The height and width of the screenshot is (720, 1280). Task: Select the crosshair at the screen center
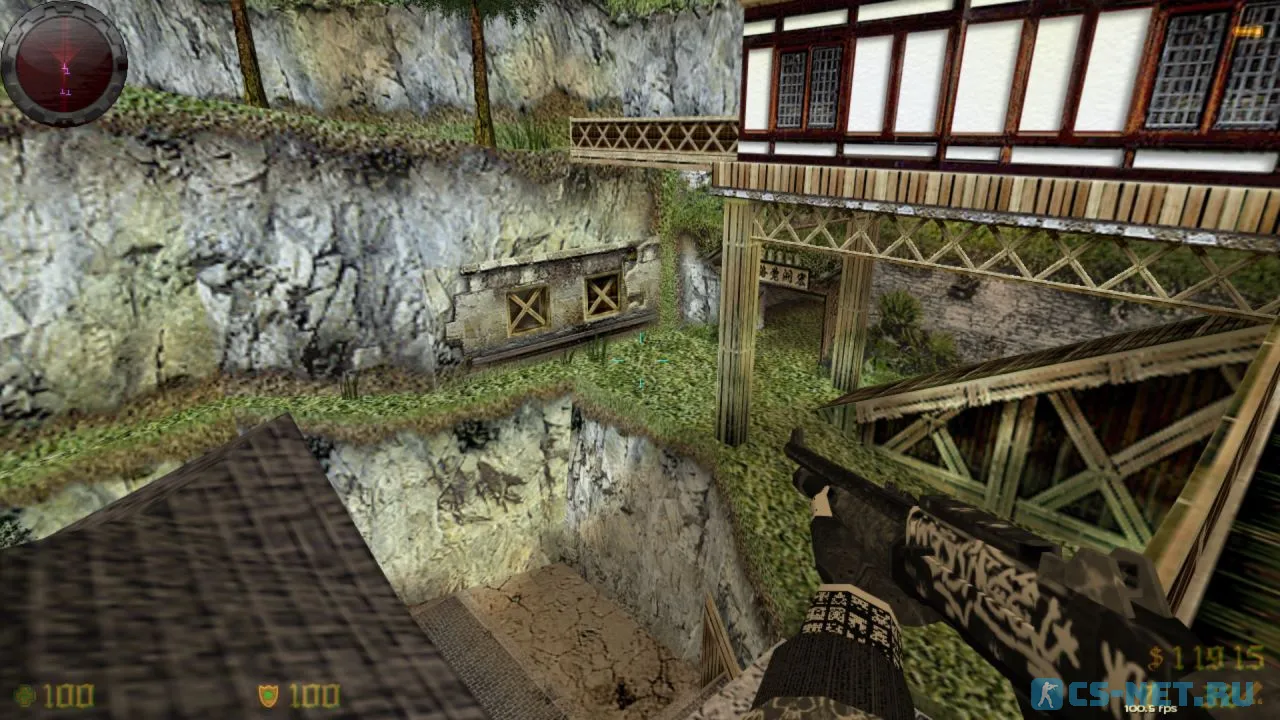point(640,360)
